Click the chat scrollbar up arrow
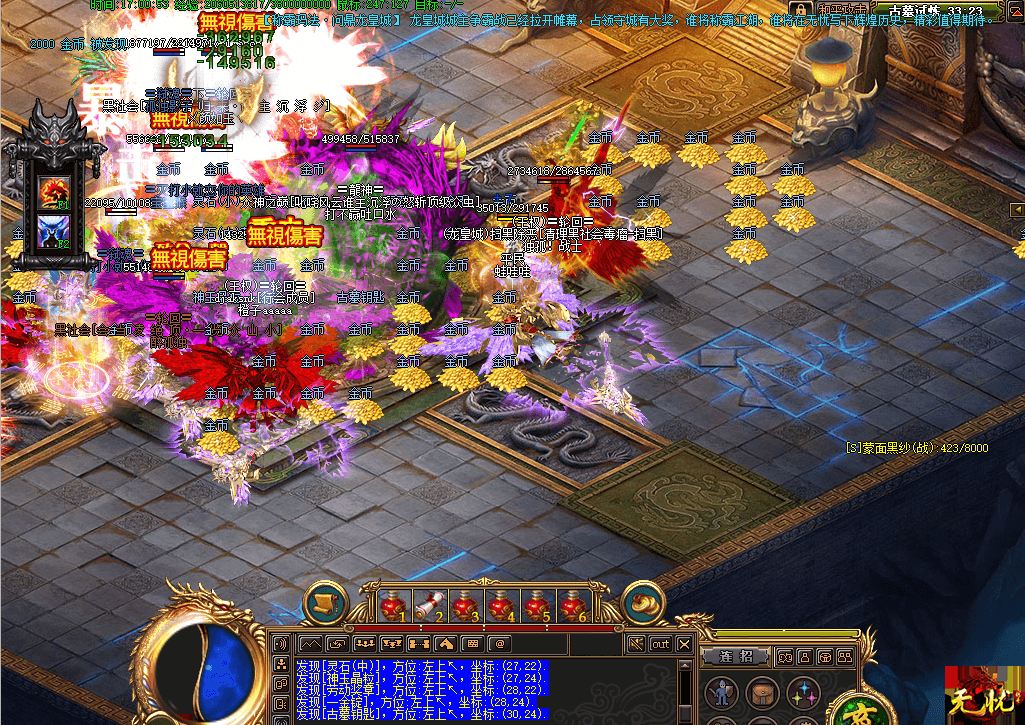This screenshot has width=1025, height=725. coord(684,665)
